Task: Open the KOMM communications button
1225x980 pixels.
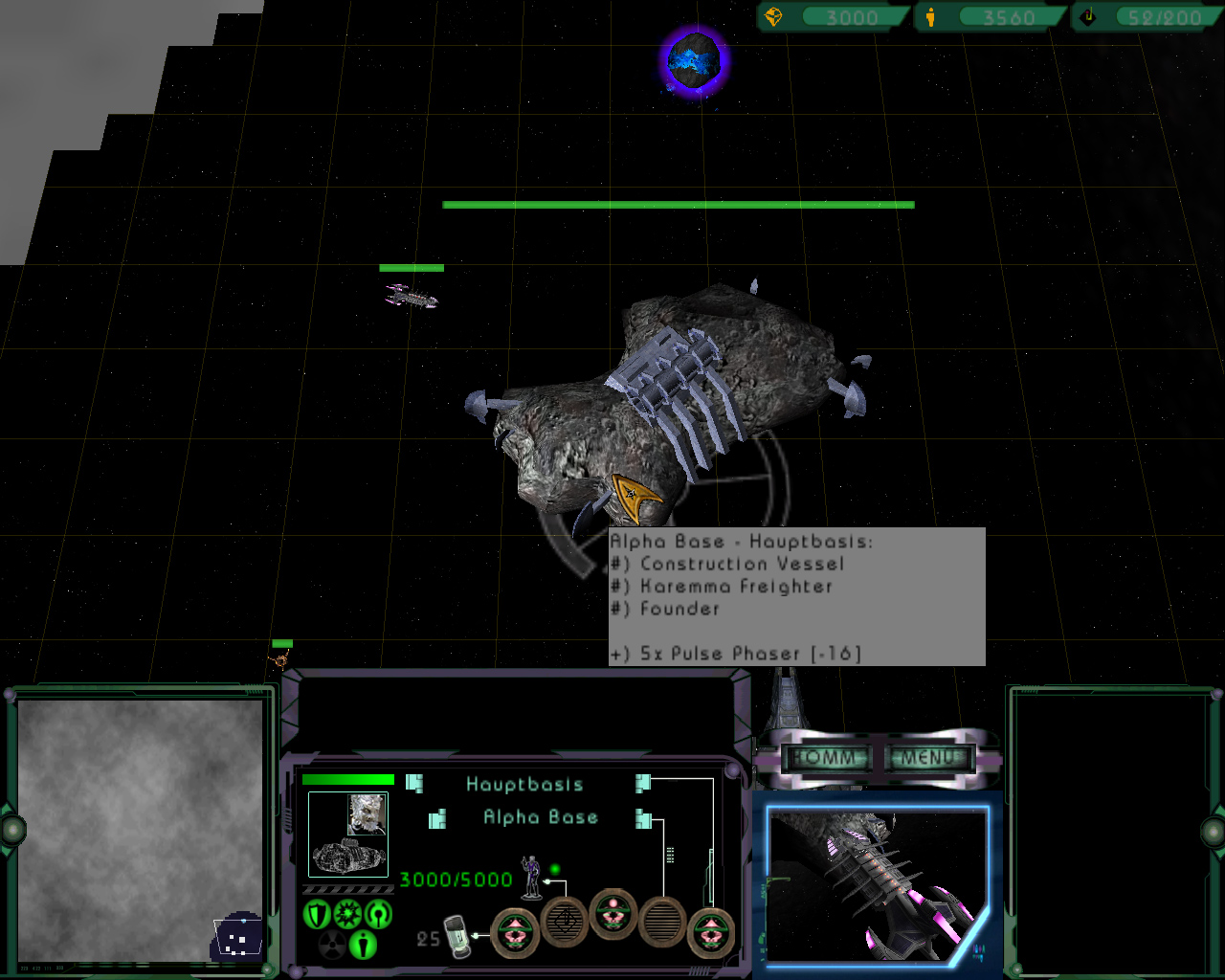Action: click(825, 759)
